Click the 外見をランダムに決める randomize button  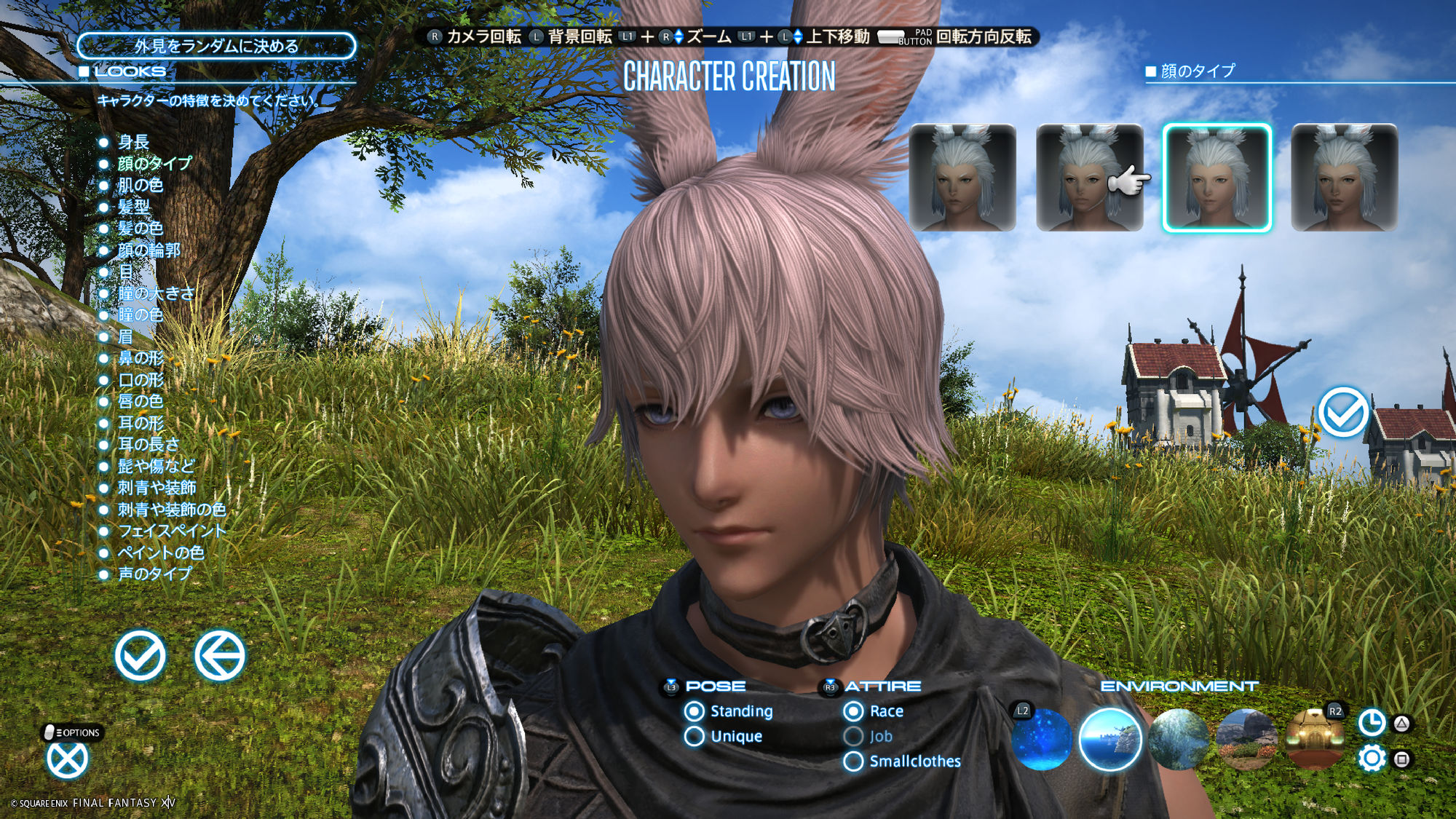216,46
